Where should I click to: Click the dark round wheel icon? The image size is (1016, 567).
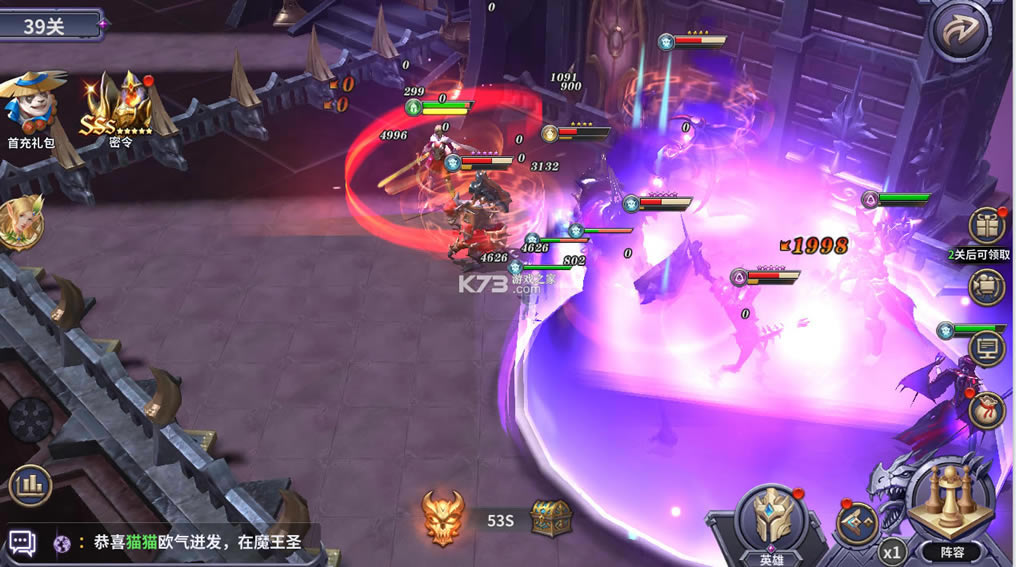click(x=30, y=420)
